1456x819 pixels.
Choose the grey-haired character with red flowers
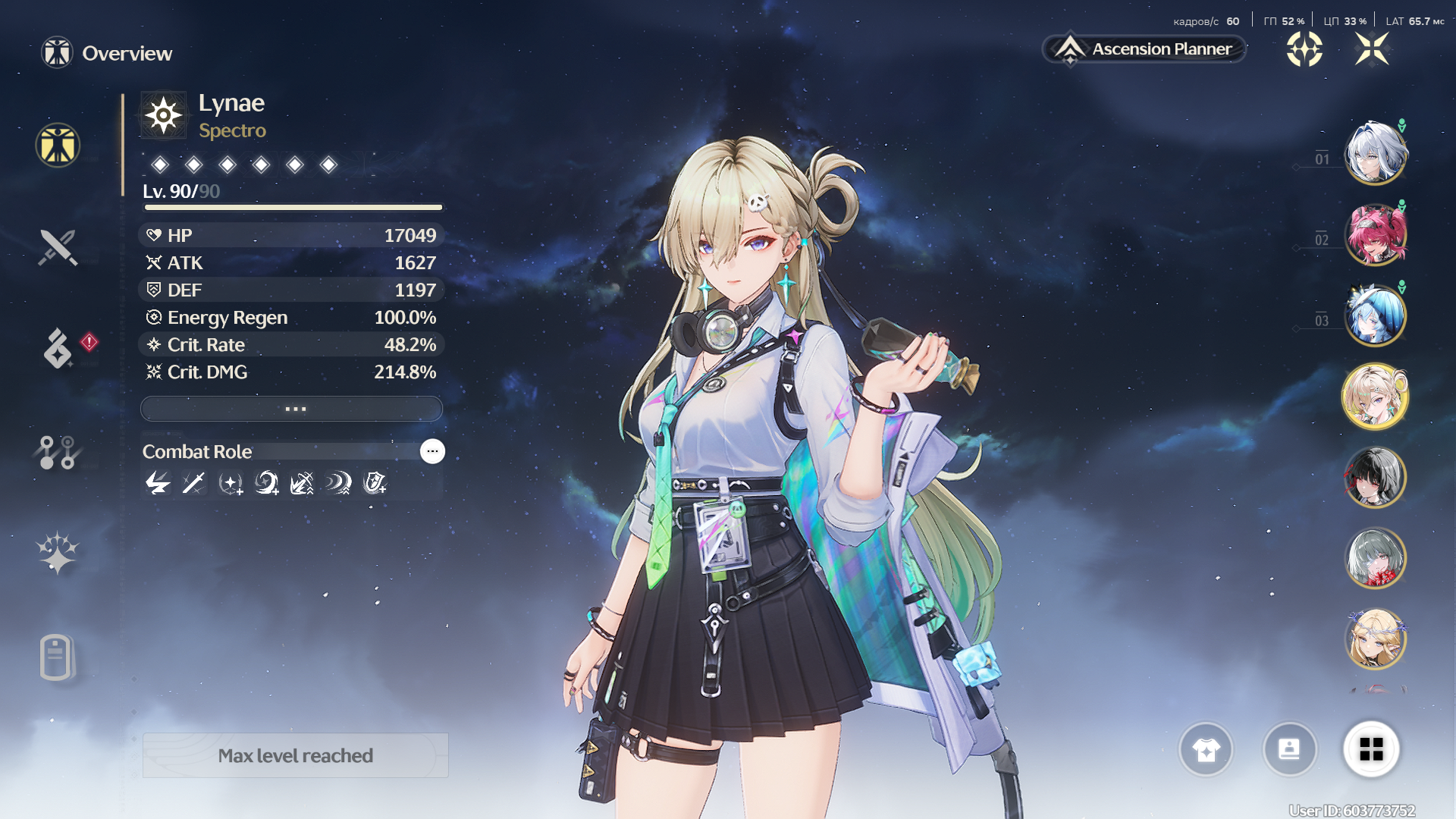(1375, 558)
